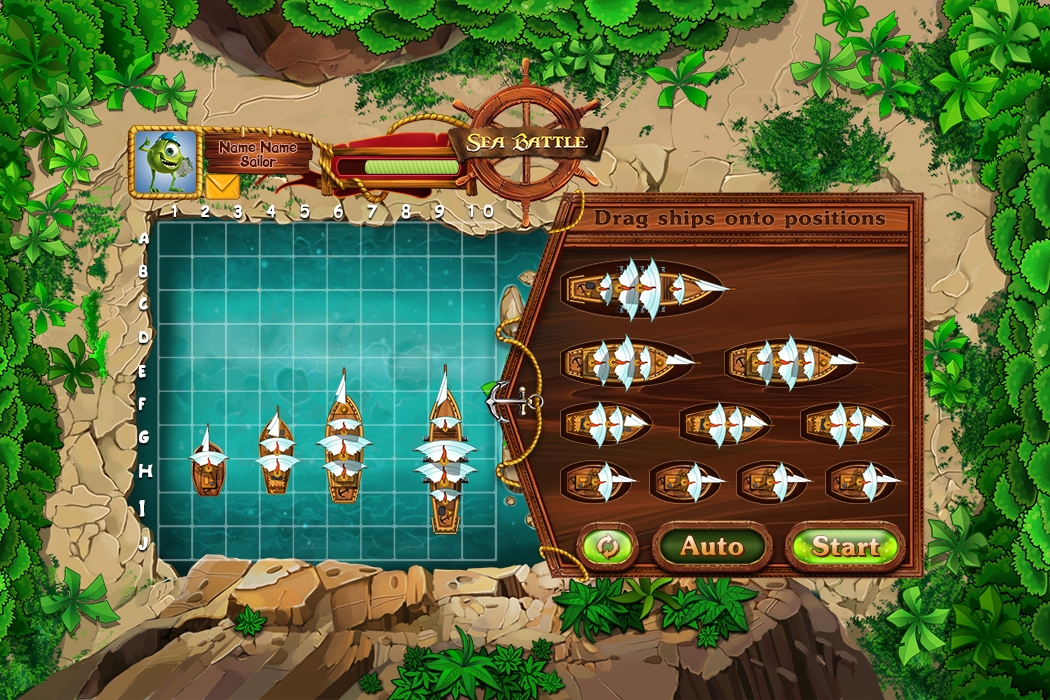This screenshot has height=700, width=1050.
Task: Open the yellow envelope messages icon
Action: pos(222,185)
